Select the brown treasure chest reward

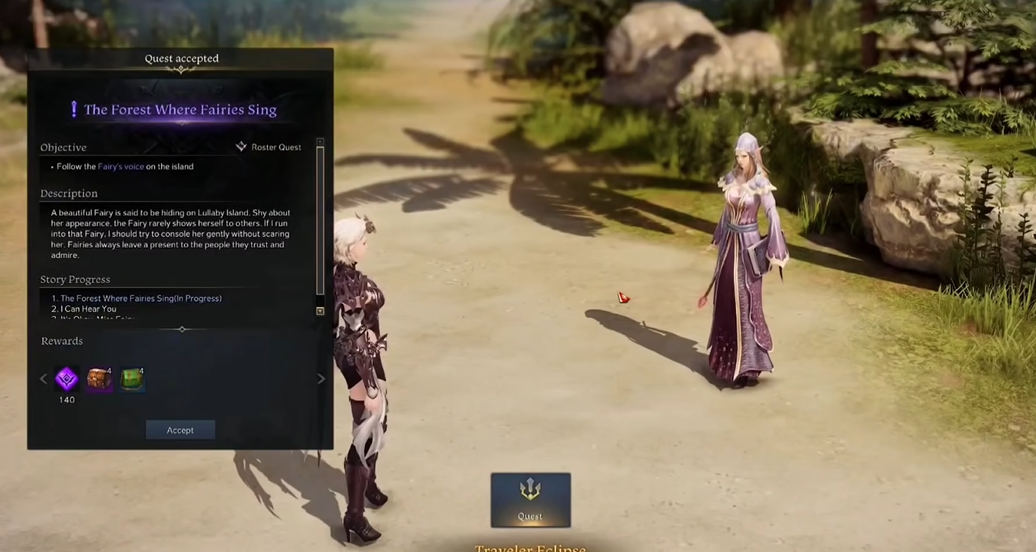point(99,379)
